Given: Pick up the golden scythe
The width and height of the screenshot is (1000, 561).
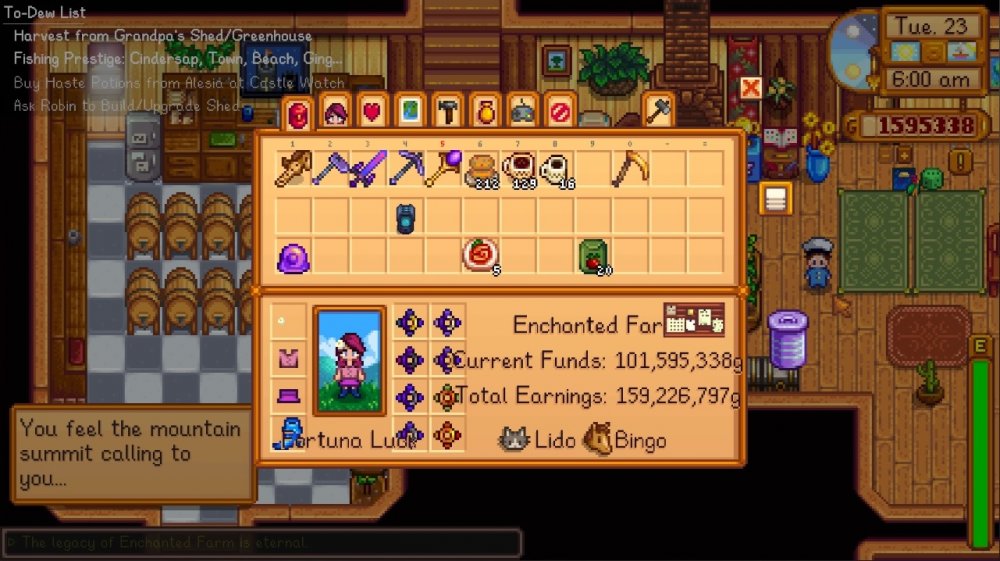Looking at the screenshot, I should tap(631, 170).
